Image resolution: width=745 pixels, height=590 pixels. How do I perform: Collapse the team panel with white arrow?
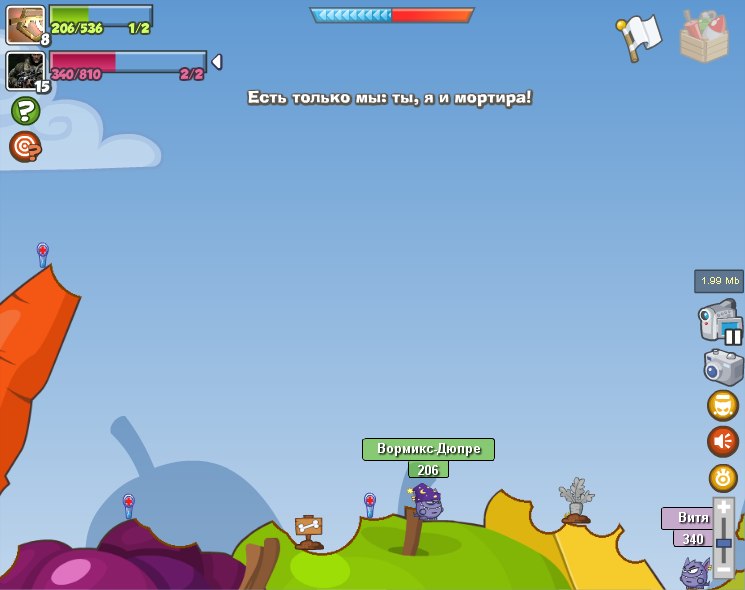(x=216, y=62)
